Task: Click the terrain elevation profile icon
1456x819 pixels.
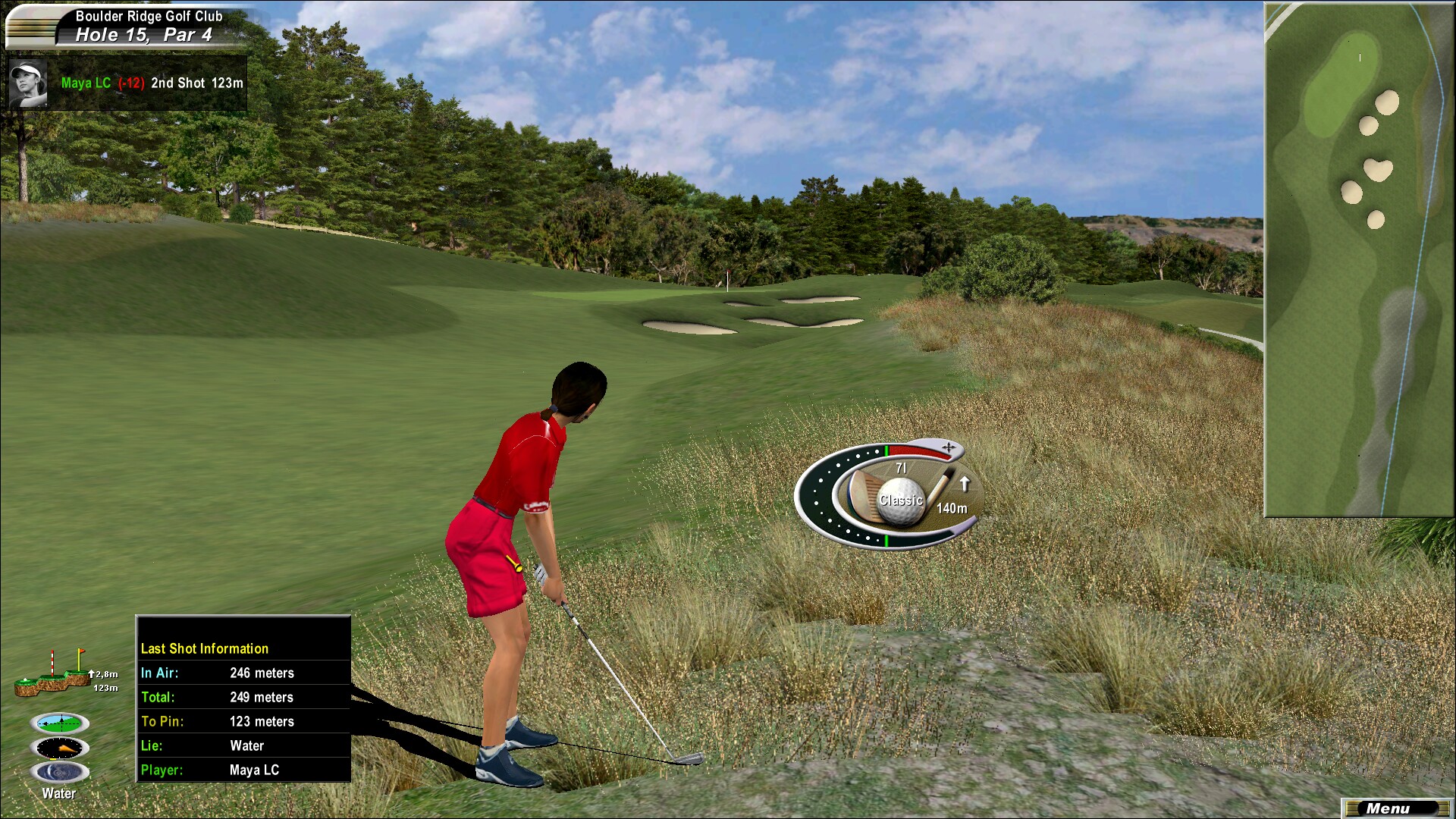Action: (53, 676)
